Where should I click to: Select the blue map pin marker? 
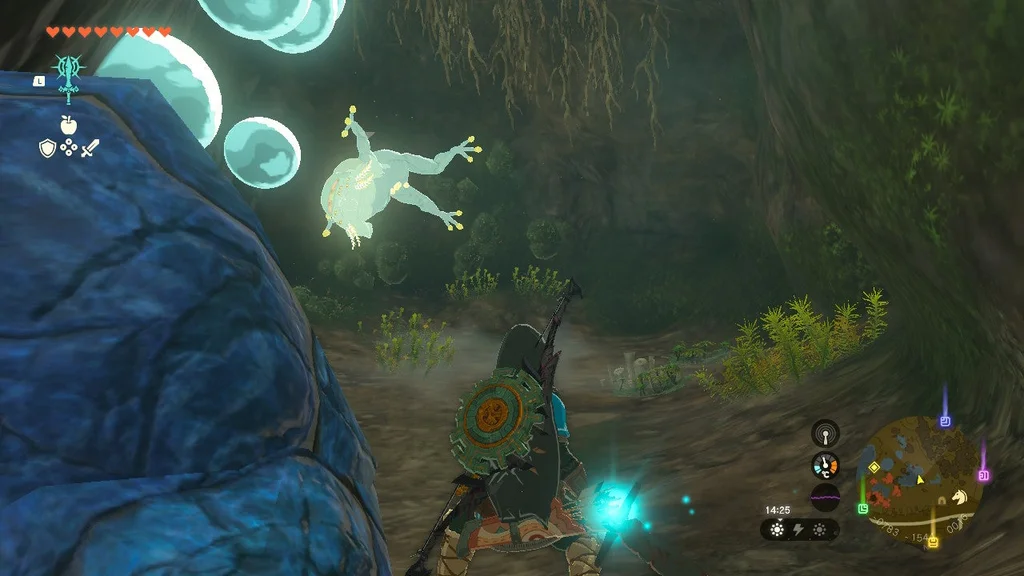(945, 422)
